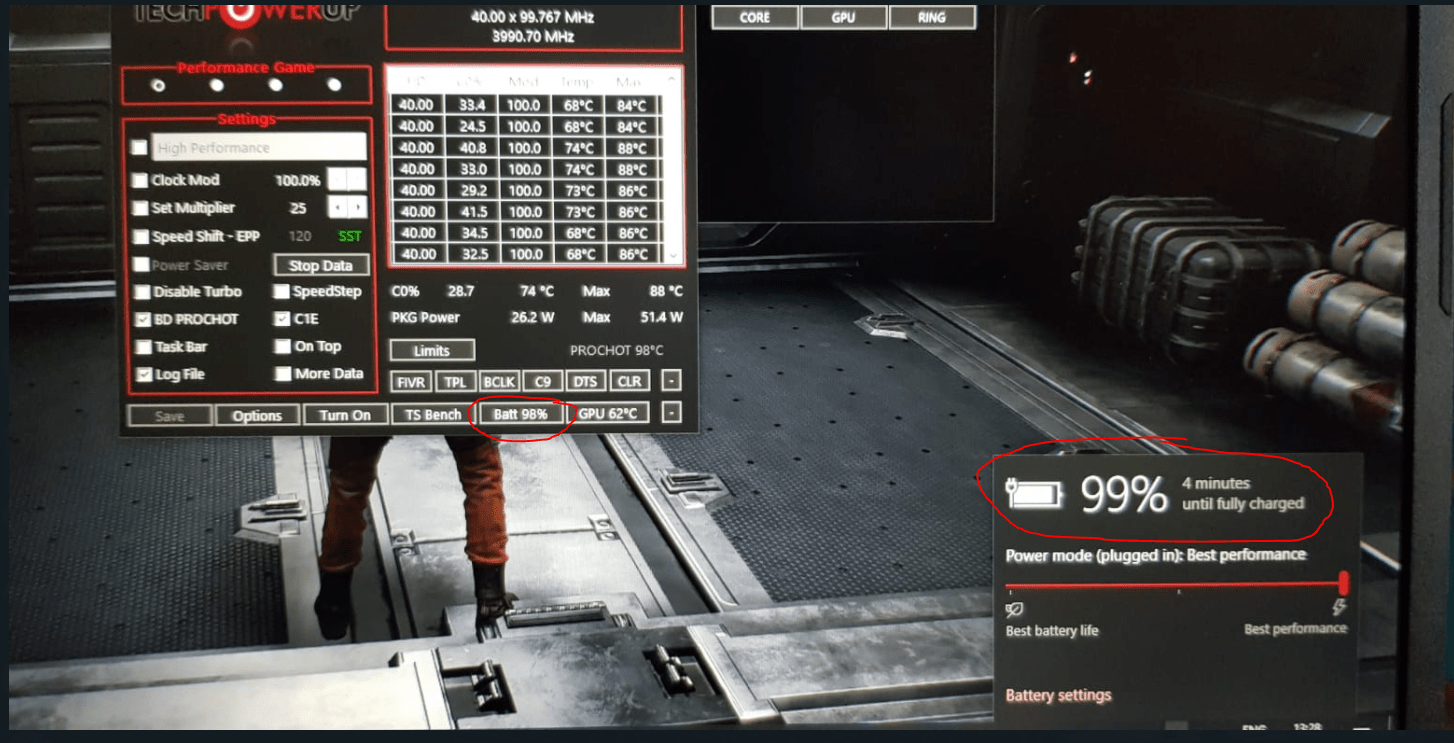Viewport: 1454px width, 743px height.
Task: Open the C9 C-state window
Action: (542, 380)
